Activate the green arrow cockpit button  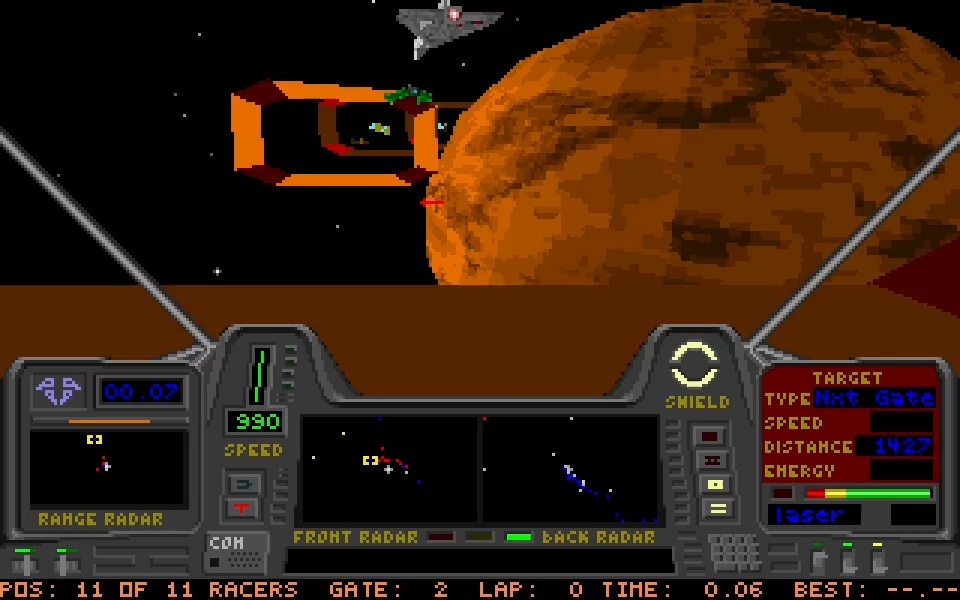click(x=244, y=484)
